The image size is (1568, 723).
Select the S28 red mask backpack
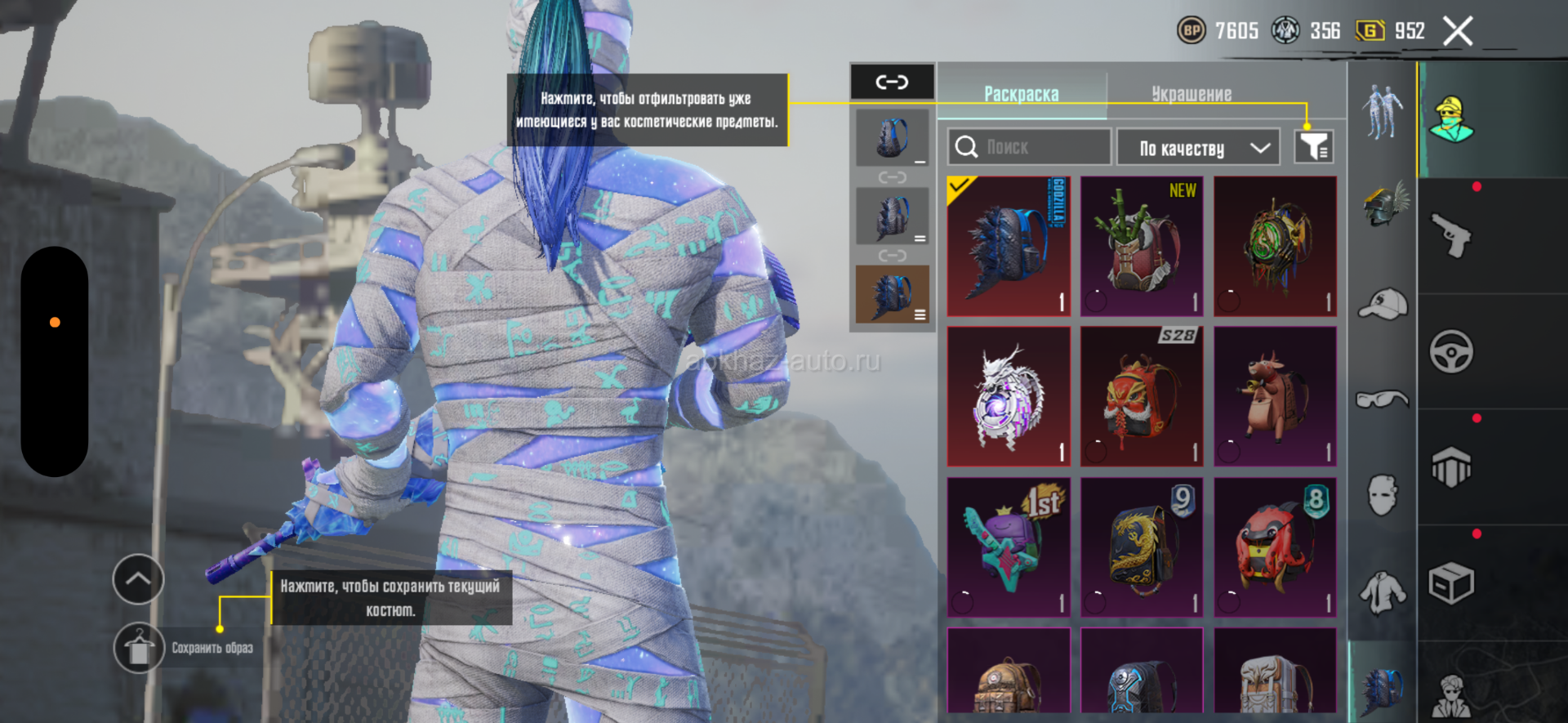coord(1142,396)
